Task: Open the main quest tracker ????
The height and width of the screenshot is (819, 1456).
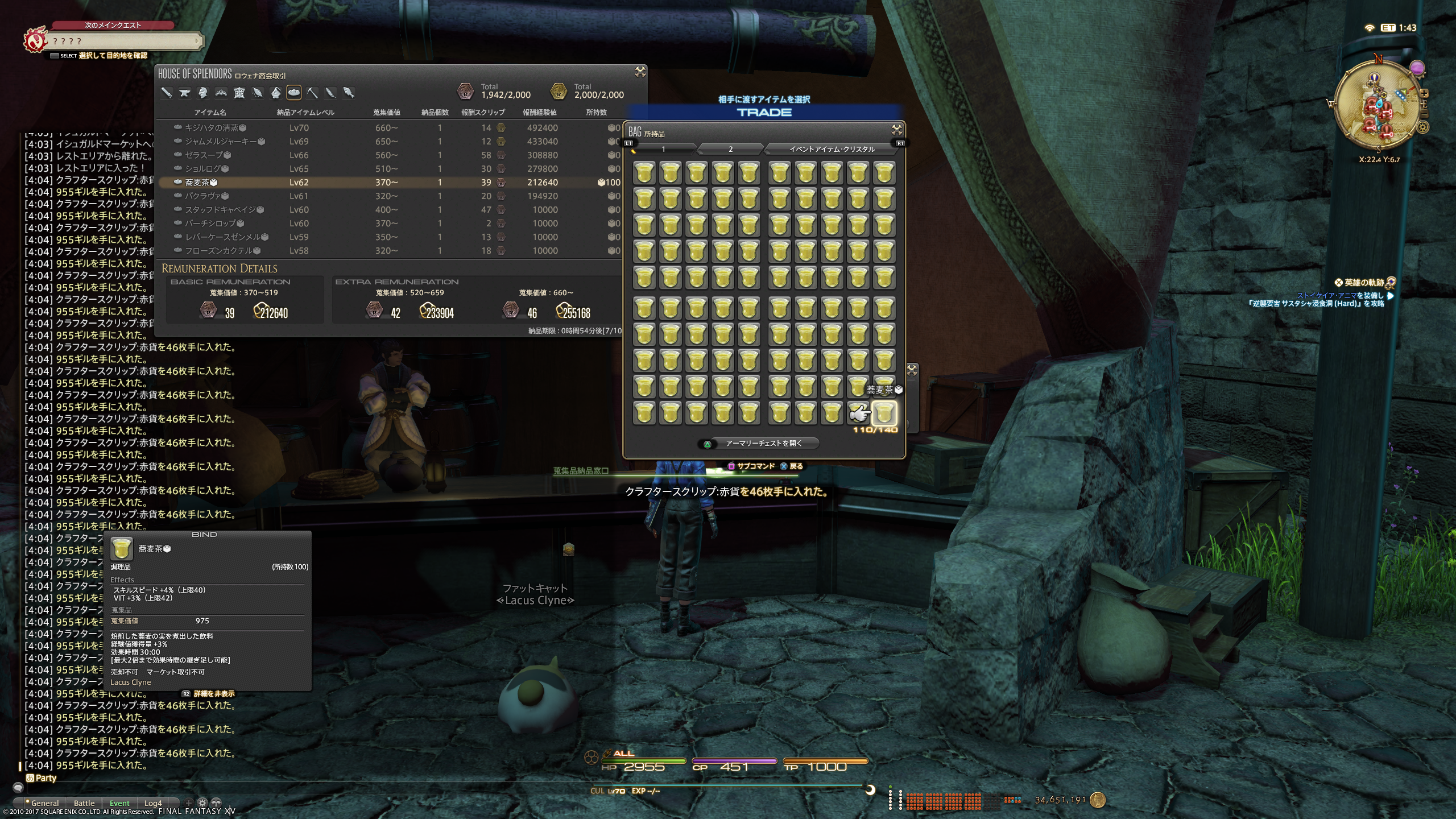Action: point(124,41)
